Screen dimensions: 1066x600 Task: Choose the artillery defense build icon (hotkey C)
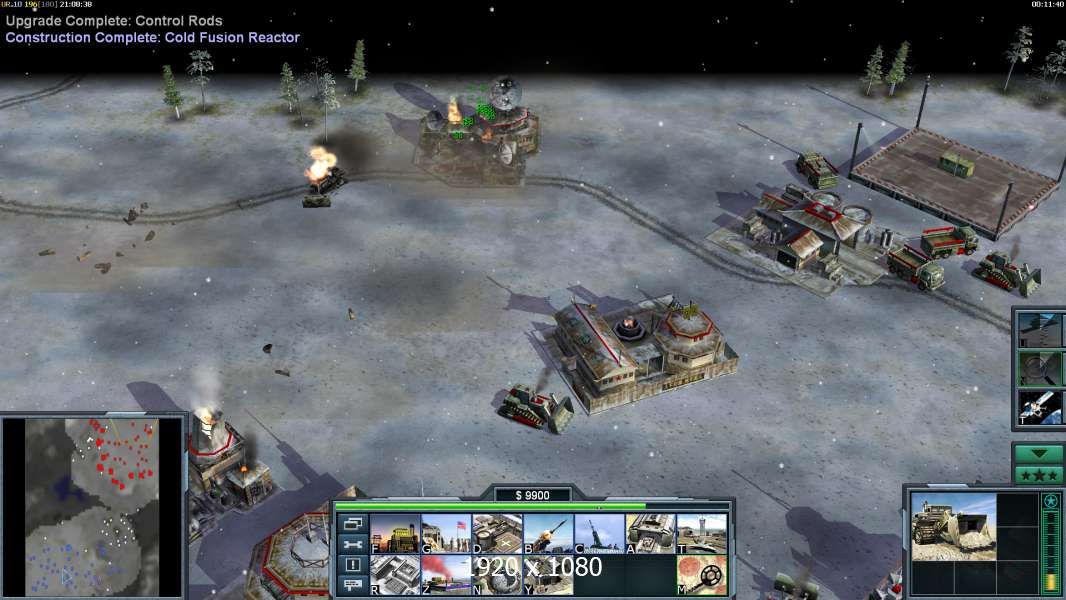click(x=599, y=534)
